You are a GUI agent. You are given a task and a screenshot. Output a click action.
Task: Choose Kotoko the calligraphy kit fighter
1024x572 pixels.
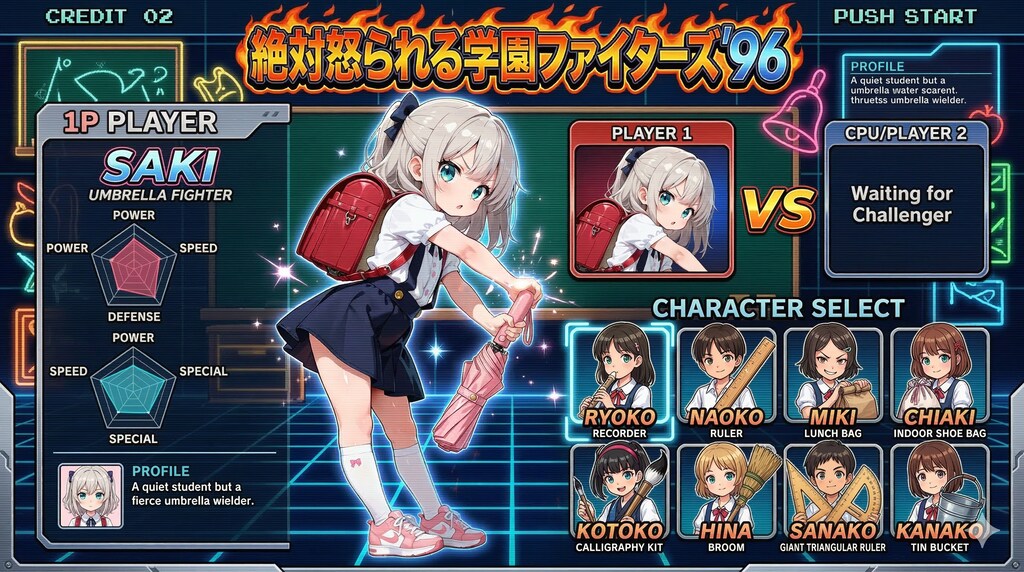[x=620, y=497]
